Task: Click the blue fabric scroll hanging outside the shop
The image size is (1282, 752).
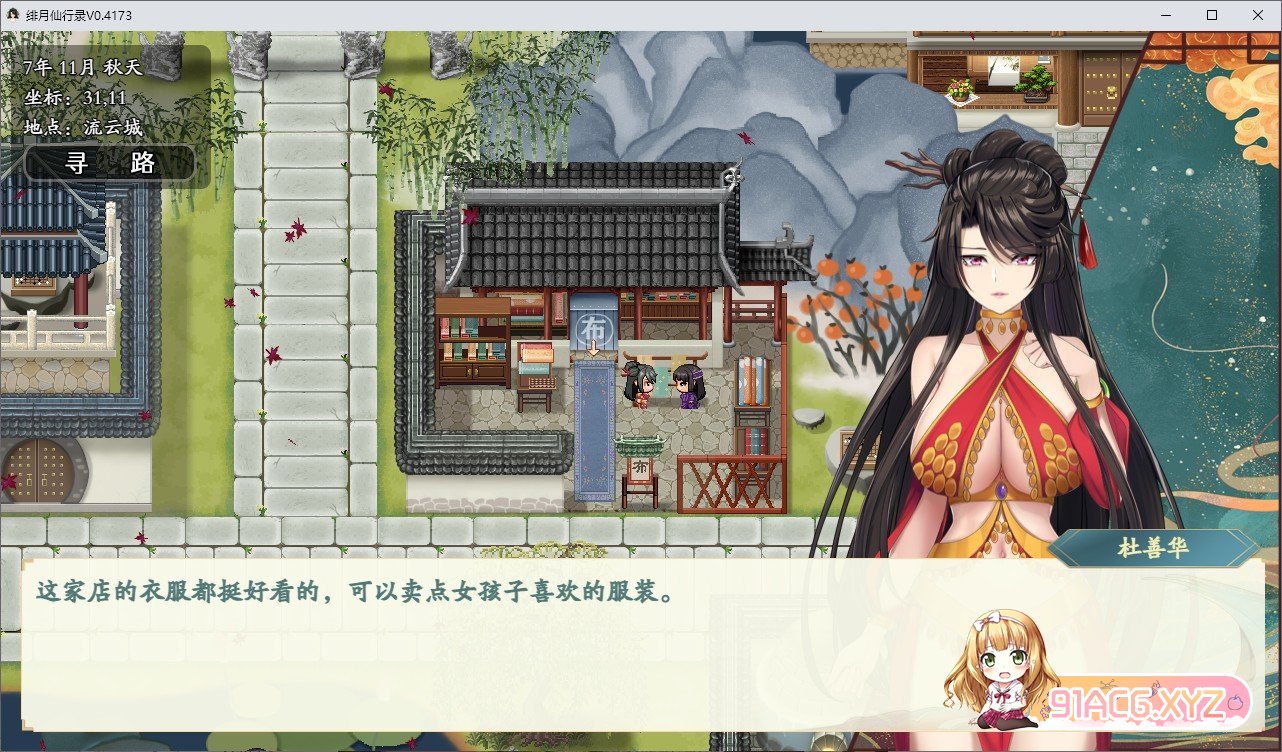Action: pyautogui.click(x=594, y=430)
